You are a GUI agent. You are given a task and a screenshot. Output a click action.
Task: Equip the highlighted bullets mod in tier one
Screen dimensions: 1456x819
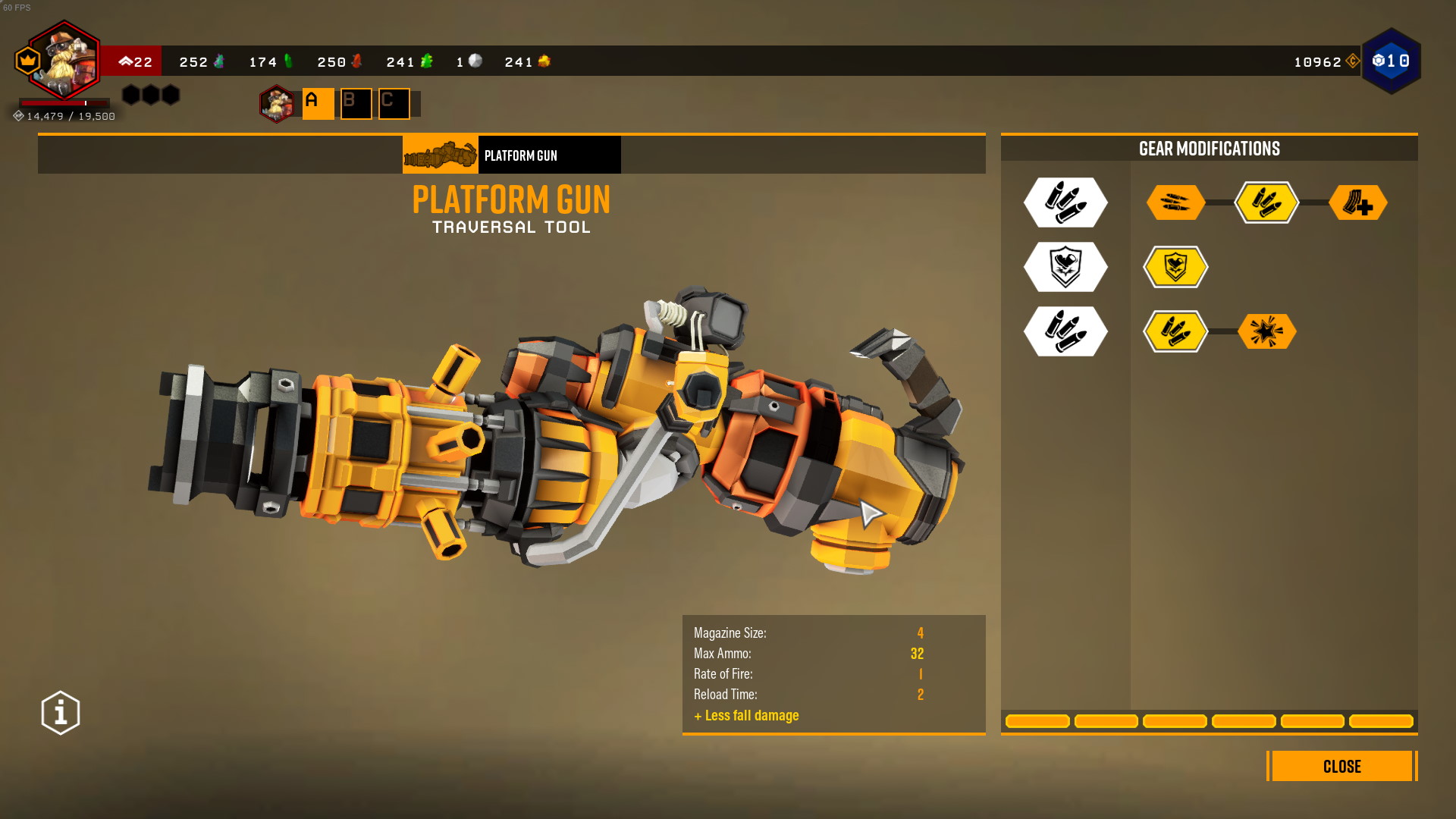click(x=1268, y=202)
